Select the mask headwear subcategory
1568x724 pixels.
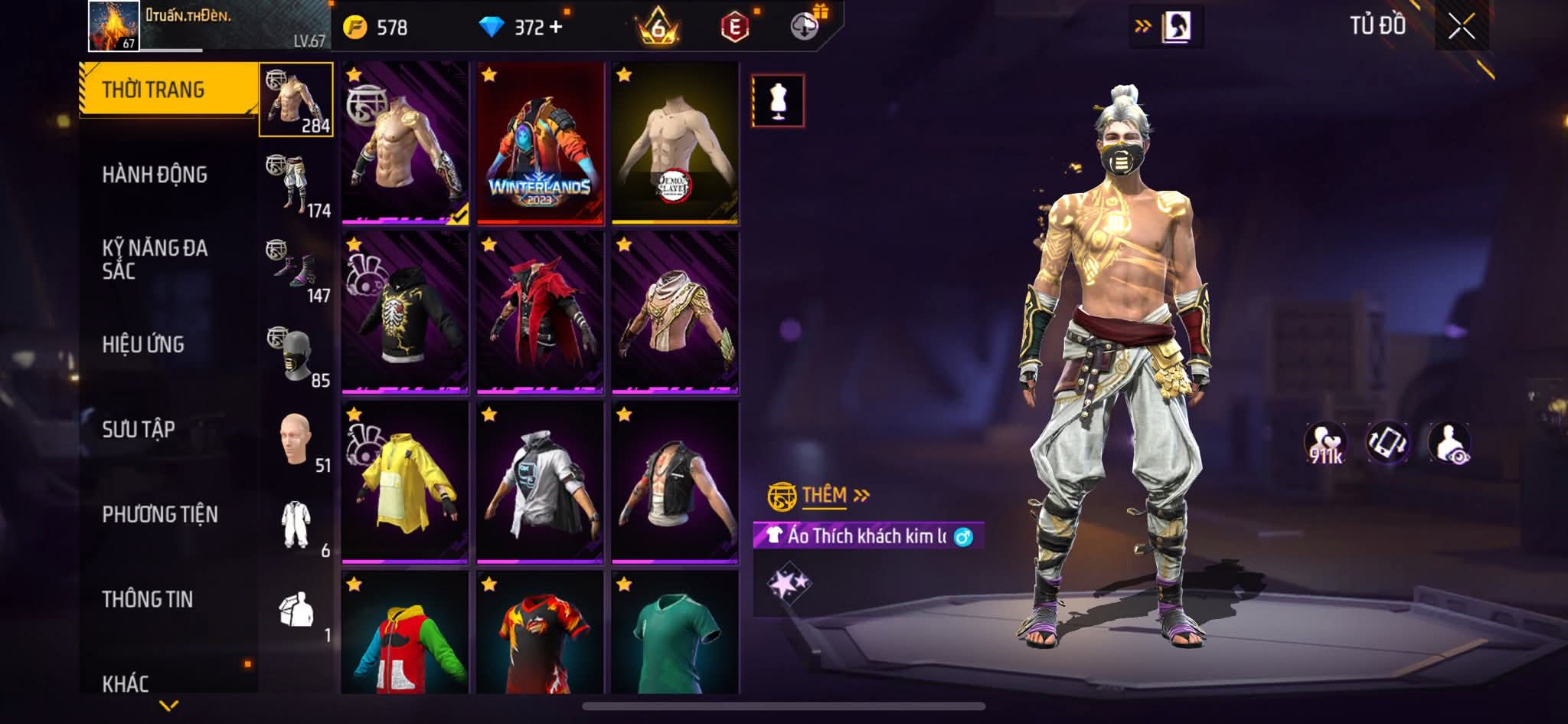click(x=297, y=356)
